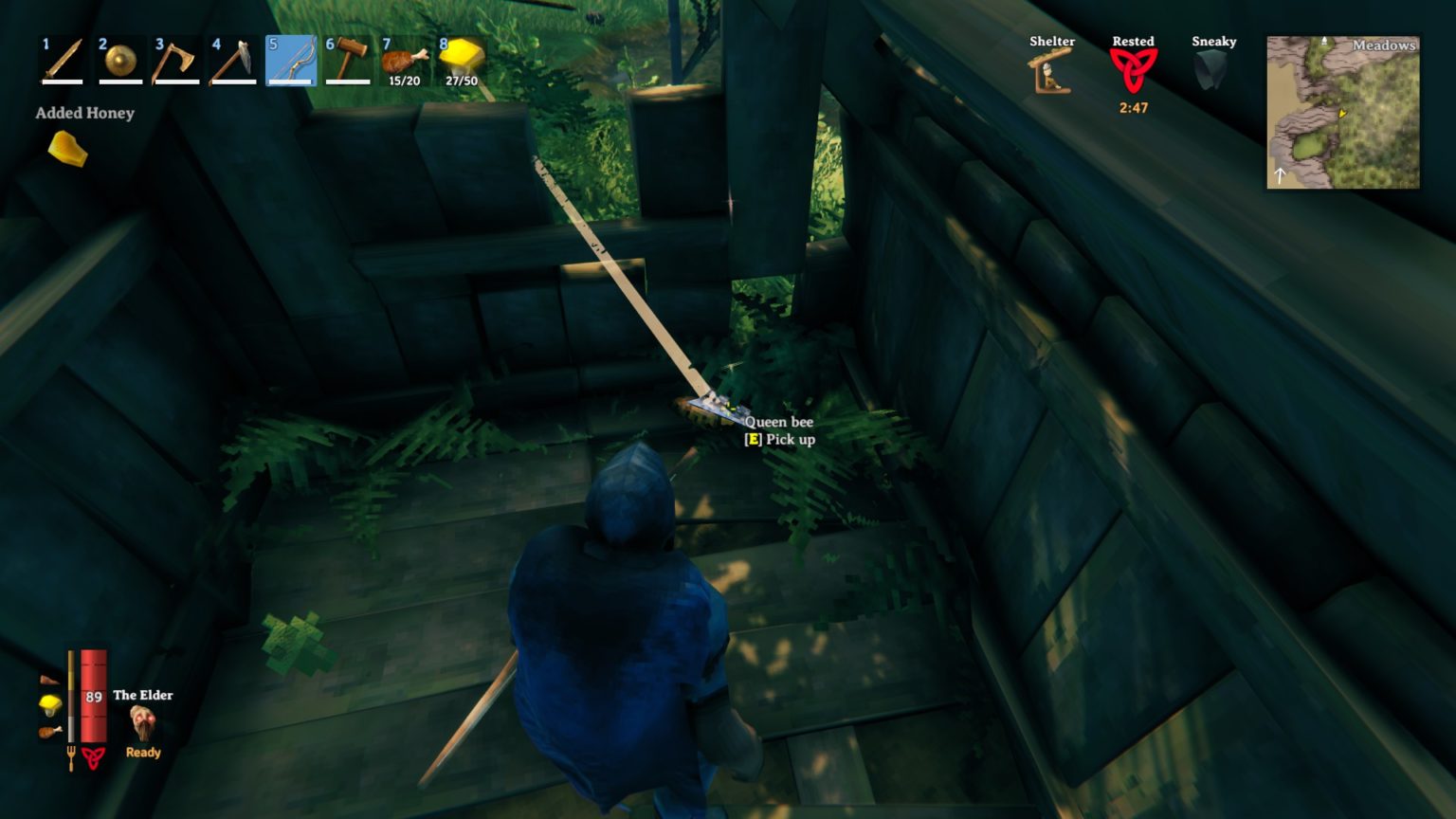Viewport: 1456px width, 819px height.
Task: Click the honey icon in the eaten food list
Action: coord(49,705)
